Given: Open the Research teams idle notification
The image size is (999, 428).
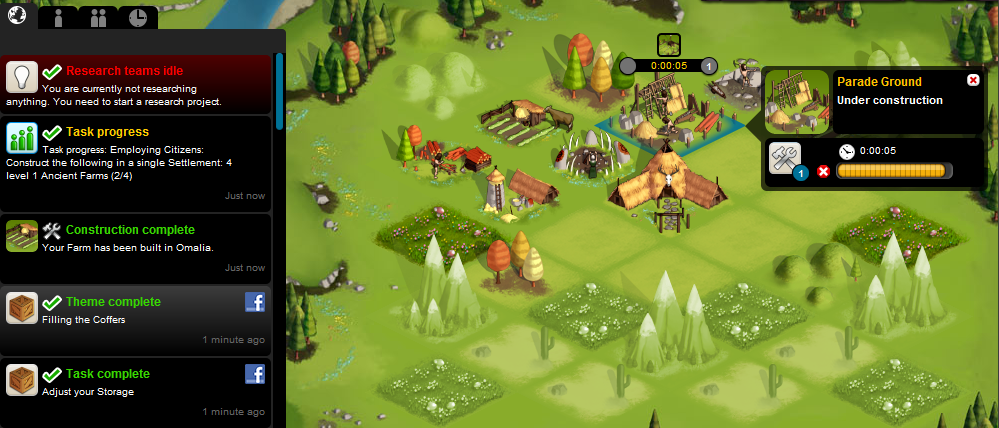Looking at the screenshot, I should 137,85.
